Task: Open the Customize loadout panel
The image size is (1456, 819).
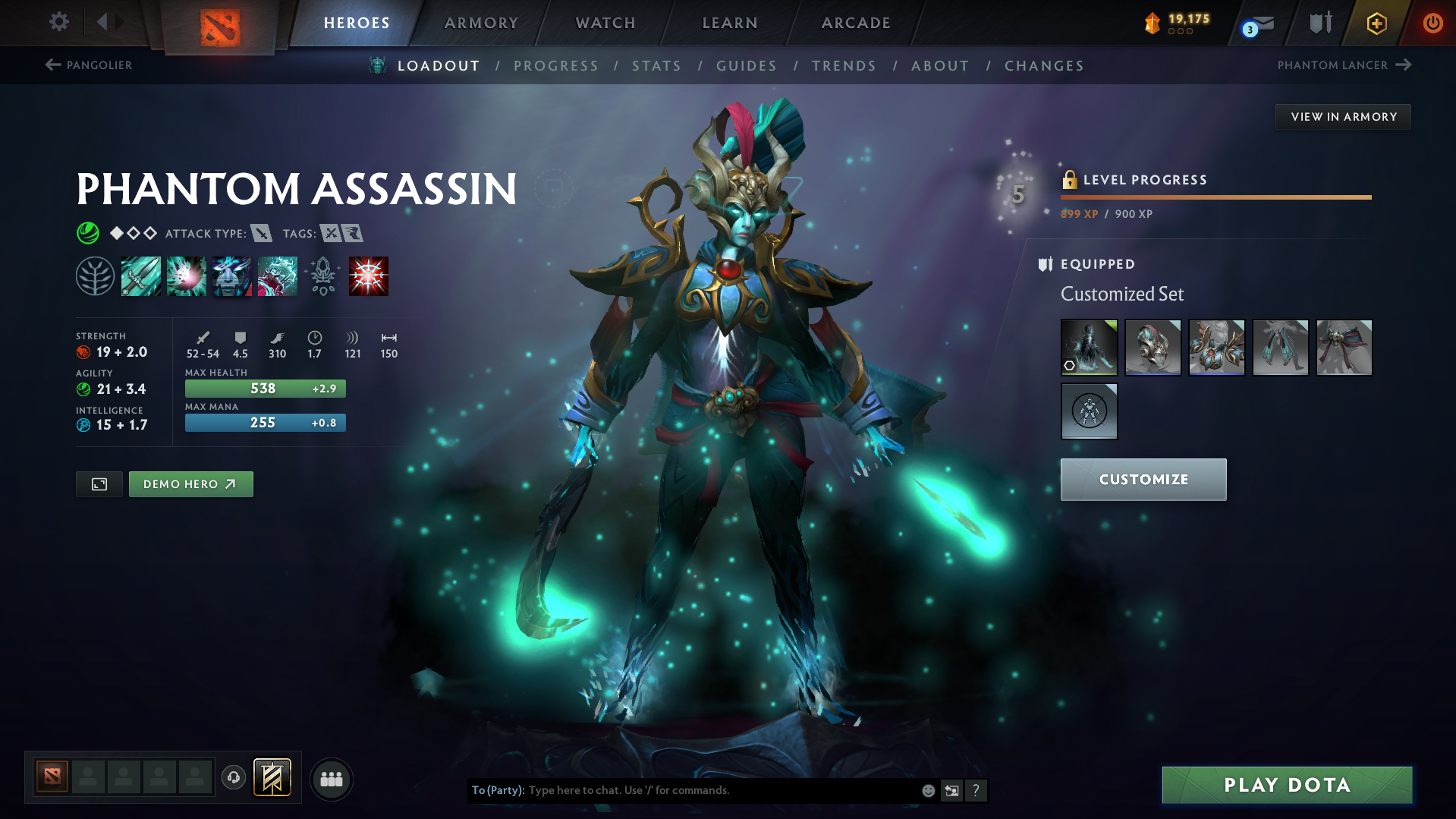Action: [1143, 480]
